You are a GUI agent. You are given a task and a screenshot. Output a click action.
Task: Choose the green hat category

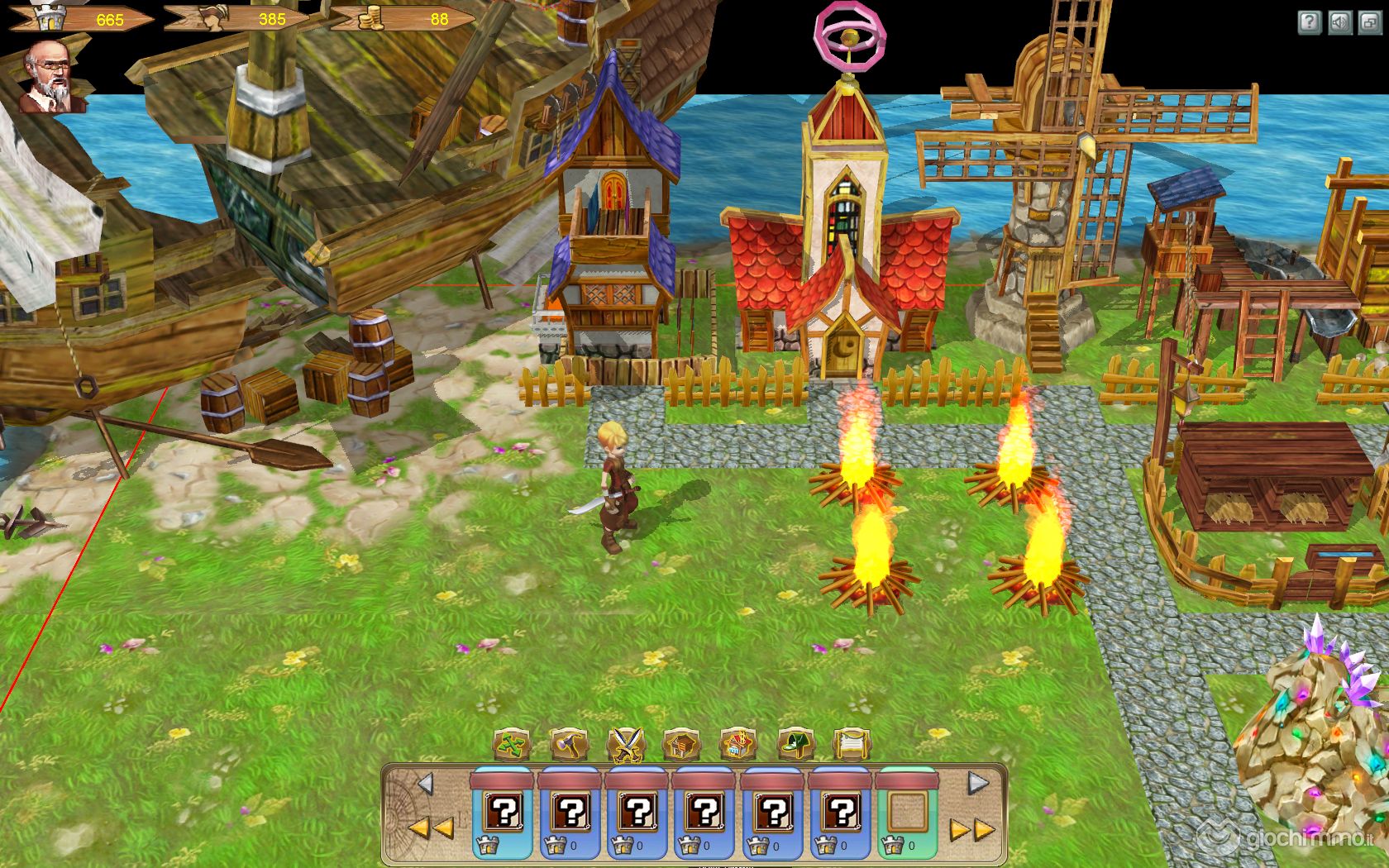coord(795,744)
